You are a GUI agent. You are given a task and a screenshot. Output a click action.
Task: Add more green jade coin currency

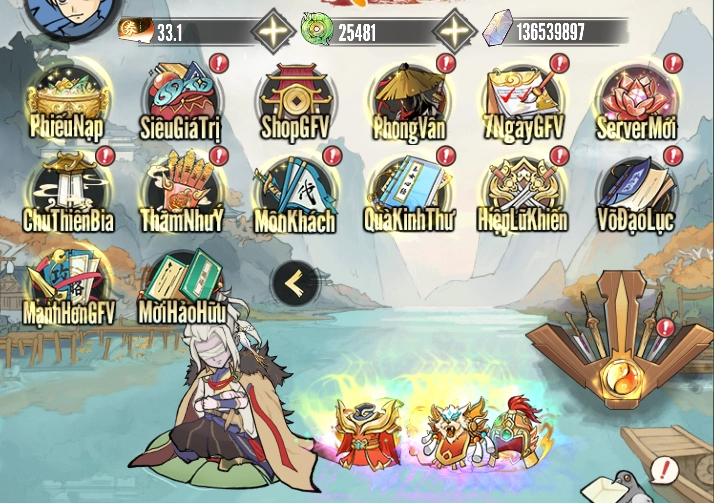pos(455,32)
